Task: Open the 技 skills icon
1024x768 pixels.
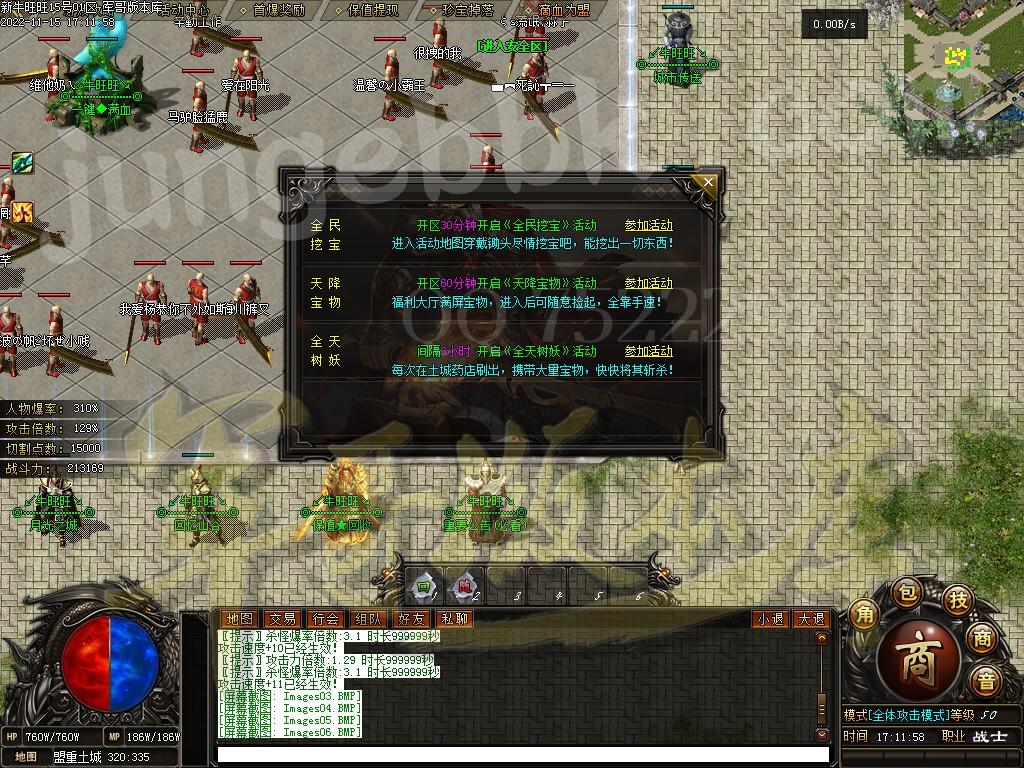Action: point(958,600)
